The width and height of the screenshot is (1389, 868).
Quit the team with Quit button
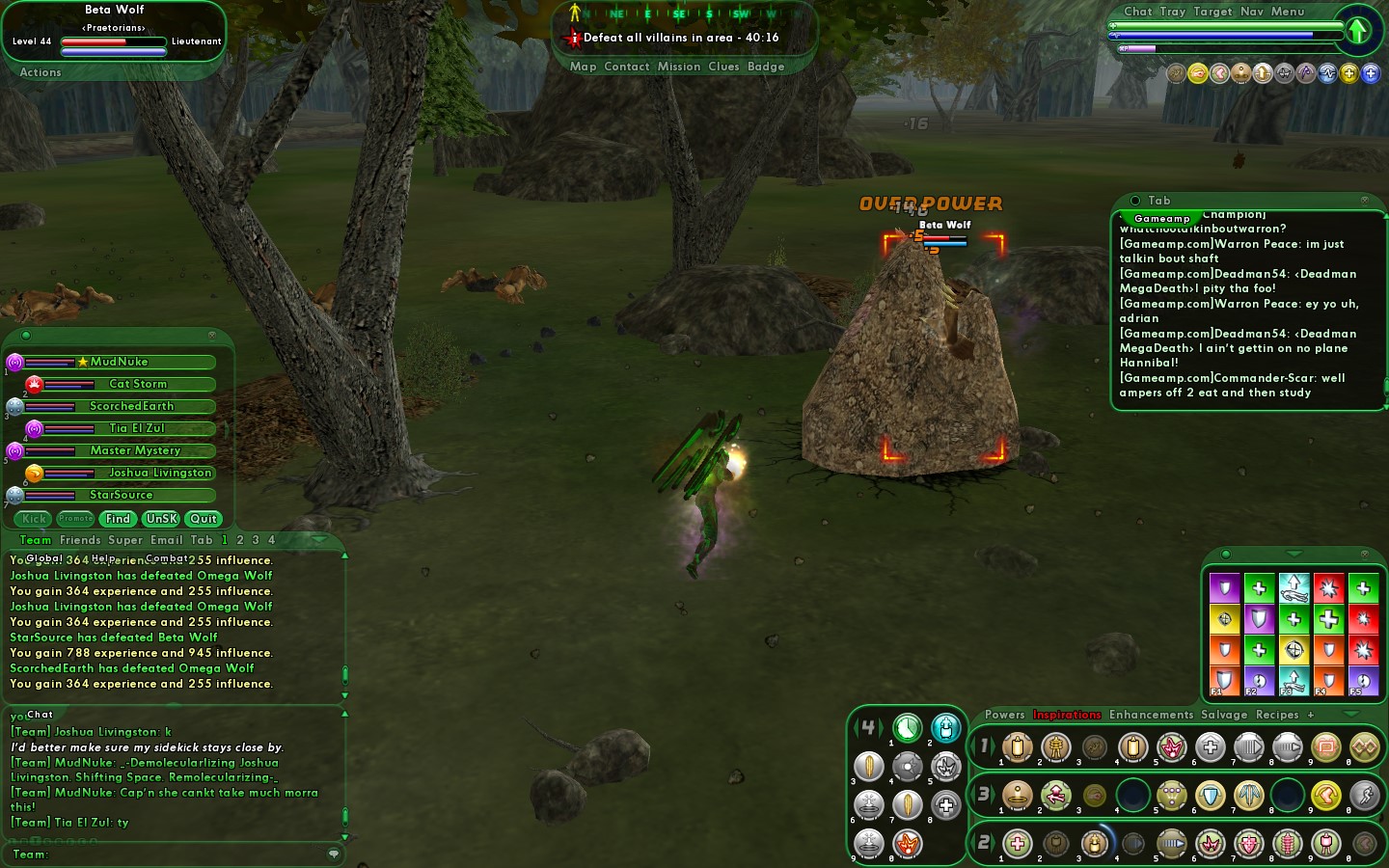[204, 519]
